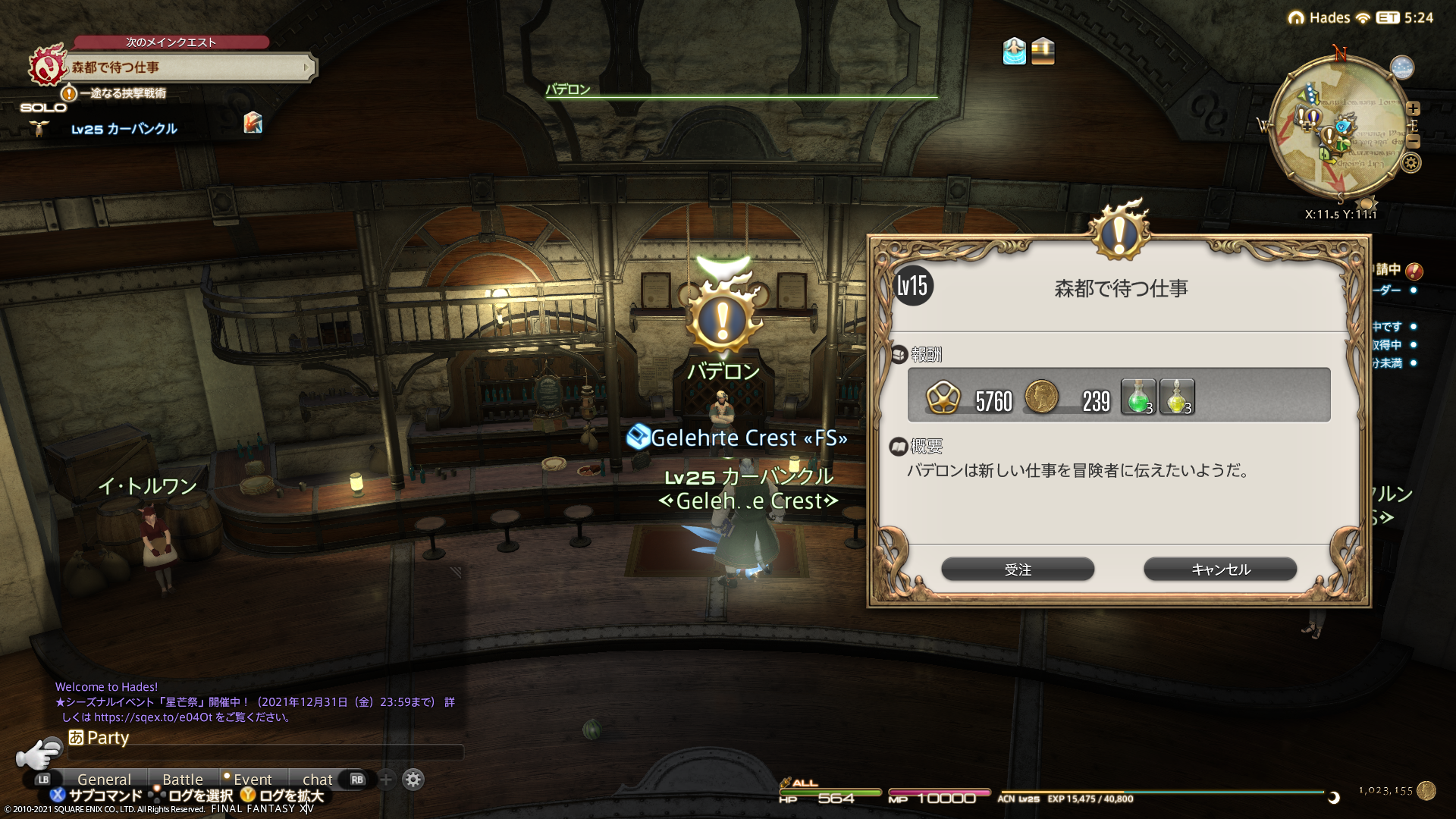Select the yellow potion reward item
The height and width of the screenshot is (819, 1456).
[1176, 397]
